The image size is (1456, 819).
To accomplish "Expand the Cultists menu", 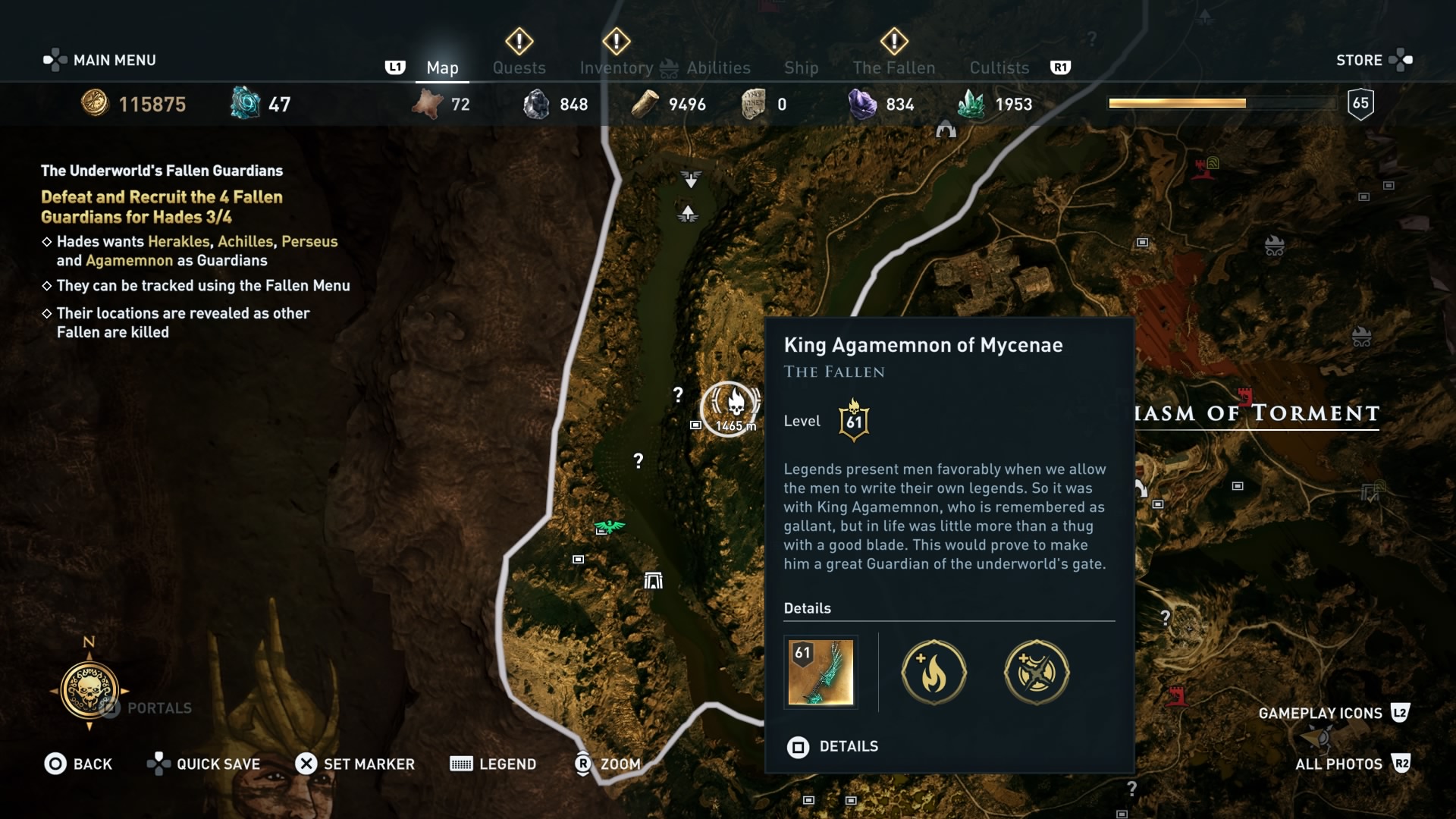I will (998, 67).
